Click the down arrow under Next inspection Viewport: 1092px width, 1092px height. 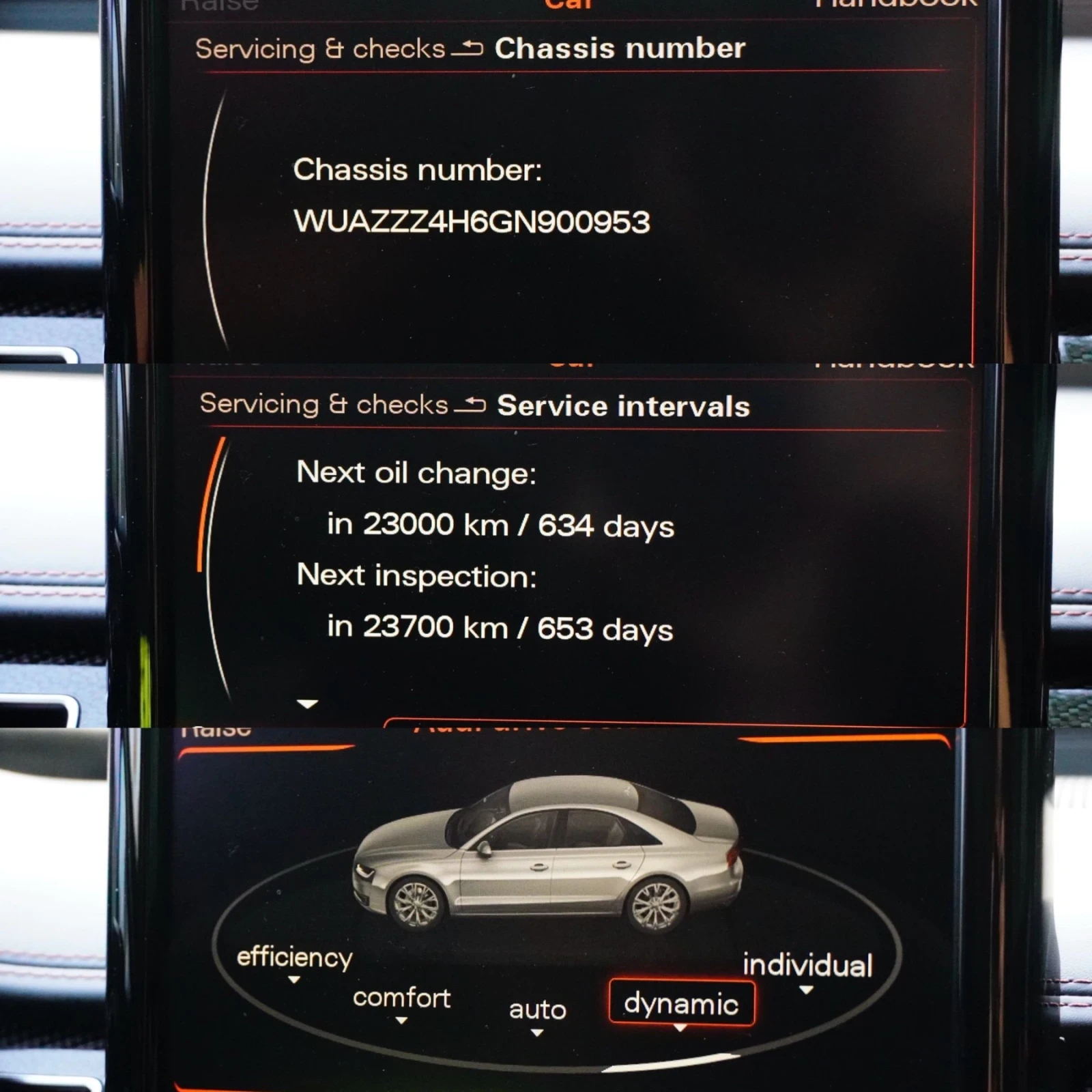pos(308,704)
